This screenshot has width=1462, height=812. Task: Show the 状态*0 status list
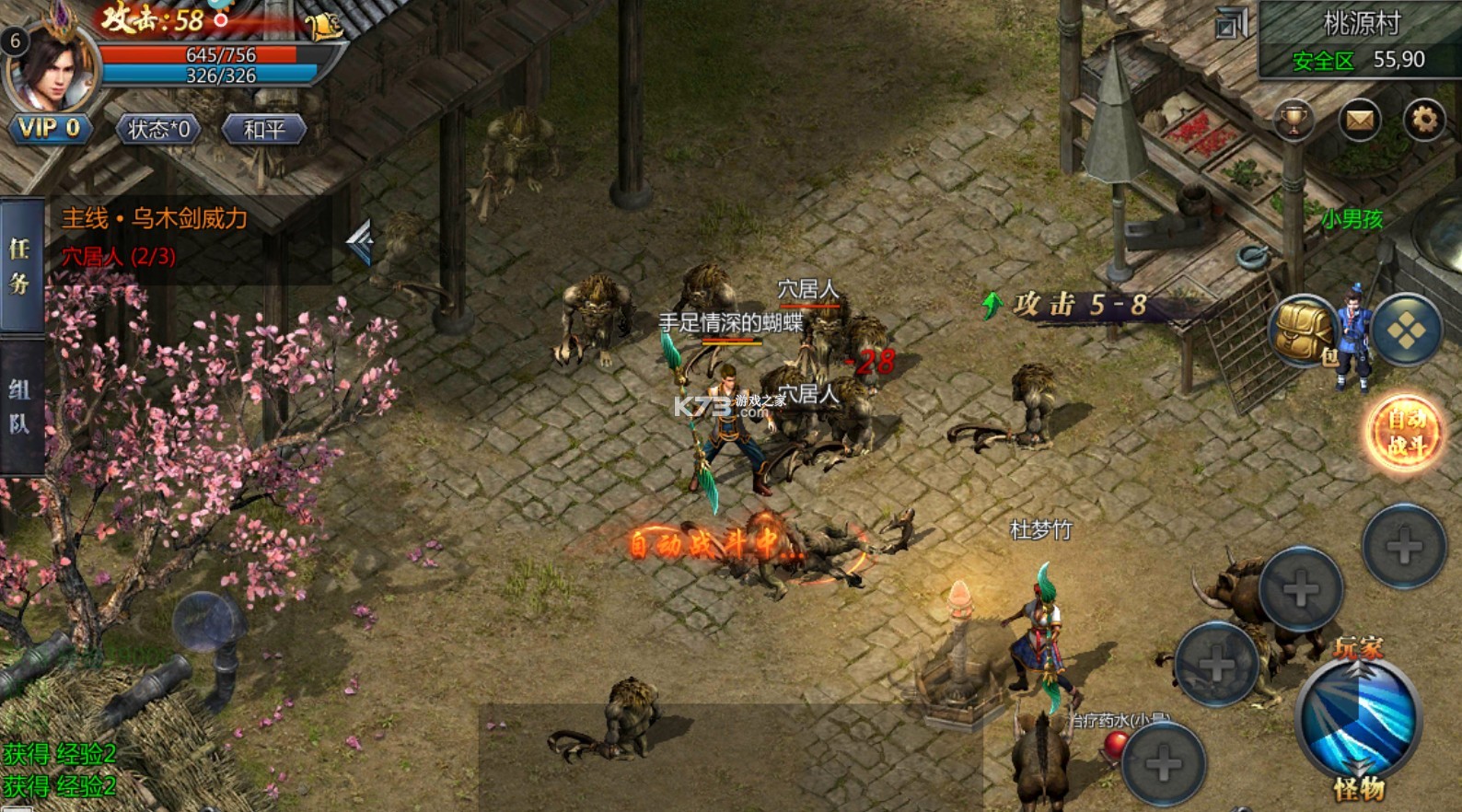click(158, 130)
